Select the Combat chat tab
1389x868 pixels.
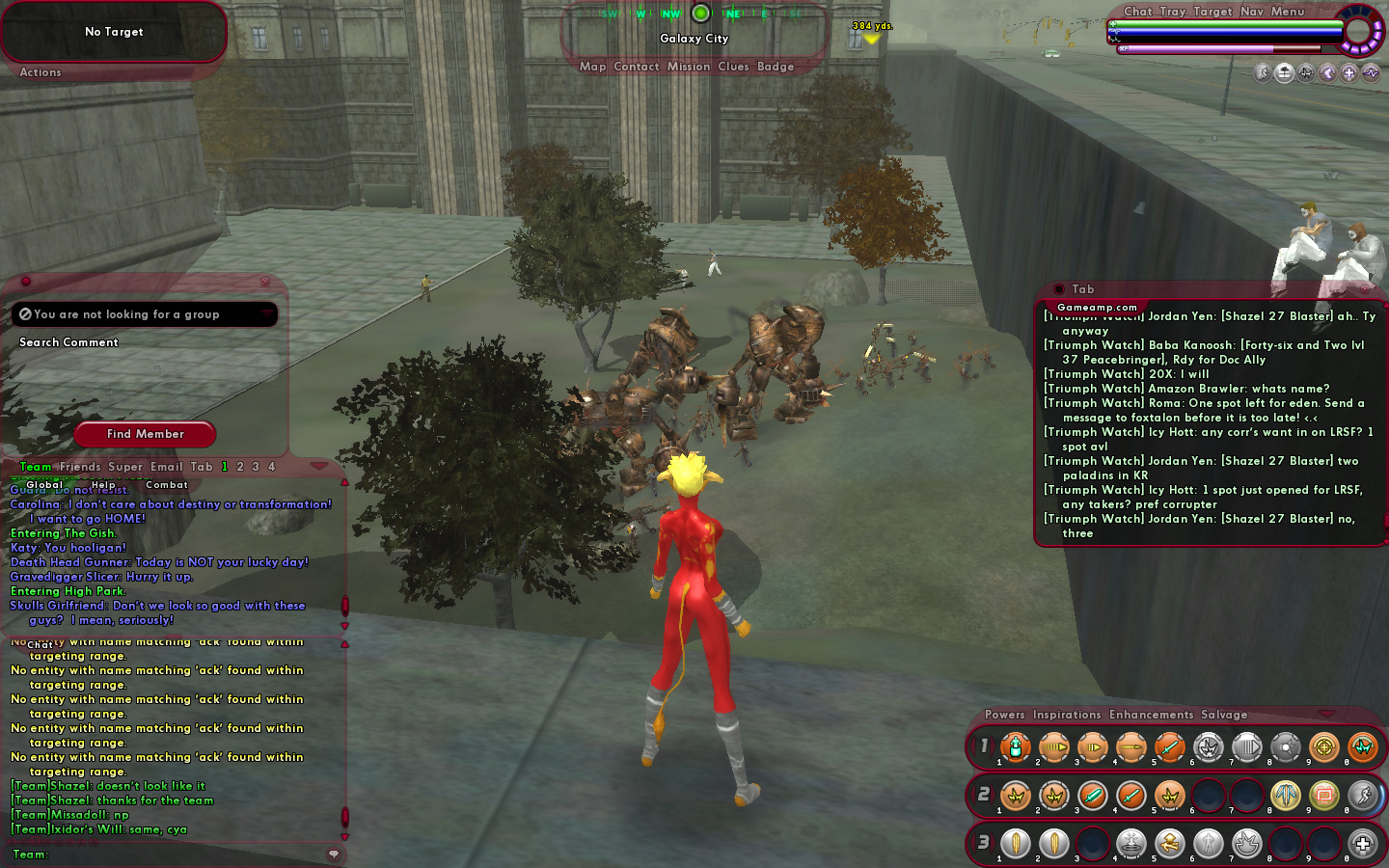click(167, 485)
